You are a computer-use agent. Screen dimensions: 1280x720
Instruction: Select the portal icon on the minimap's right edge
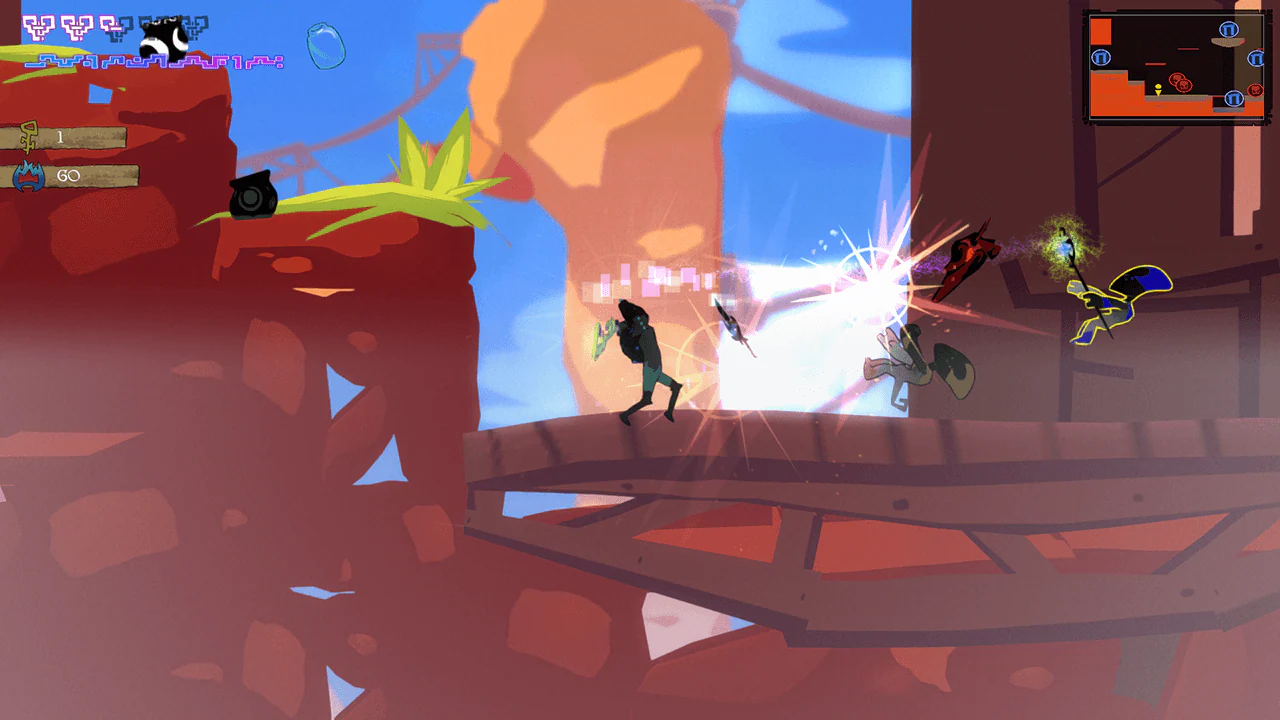[1255, 59]
